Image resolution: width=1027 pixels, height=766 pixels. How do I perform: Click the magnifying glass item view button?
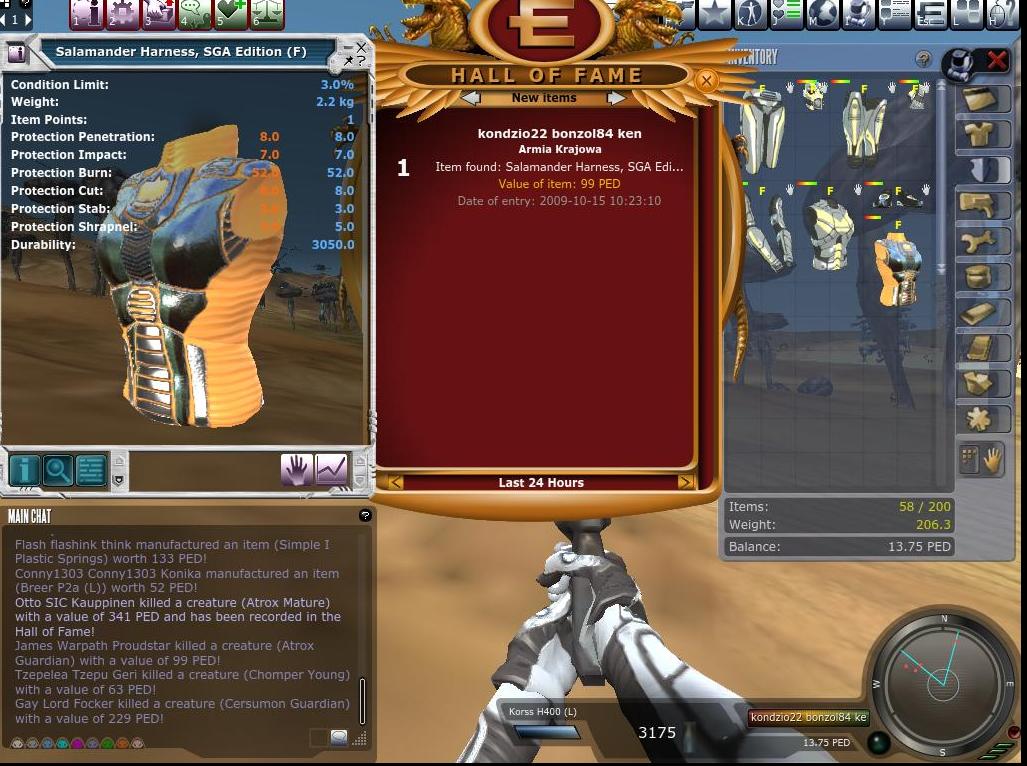[58, 470]
